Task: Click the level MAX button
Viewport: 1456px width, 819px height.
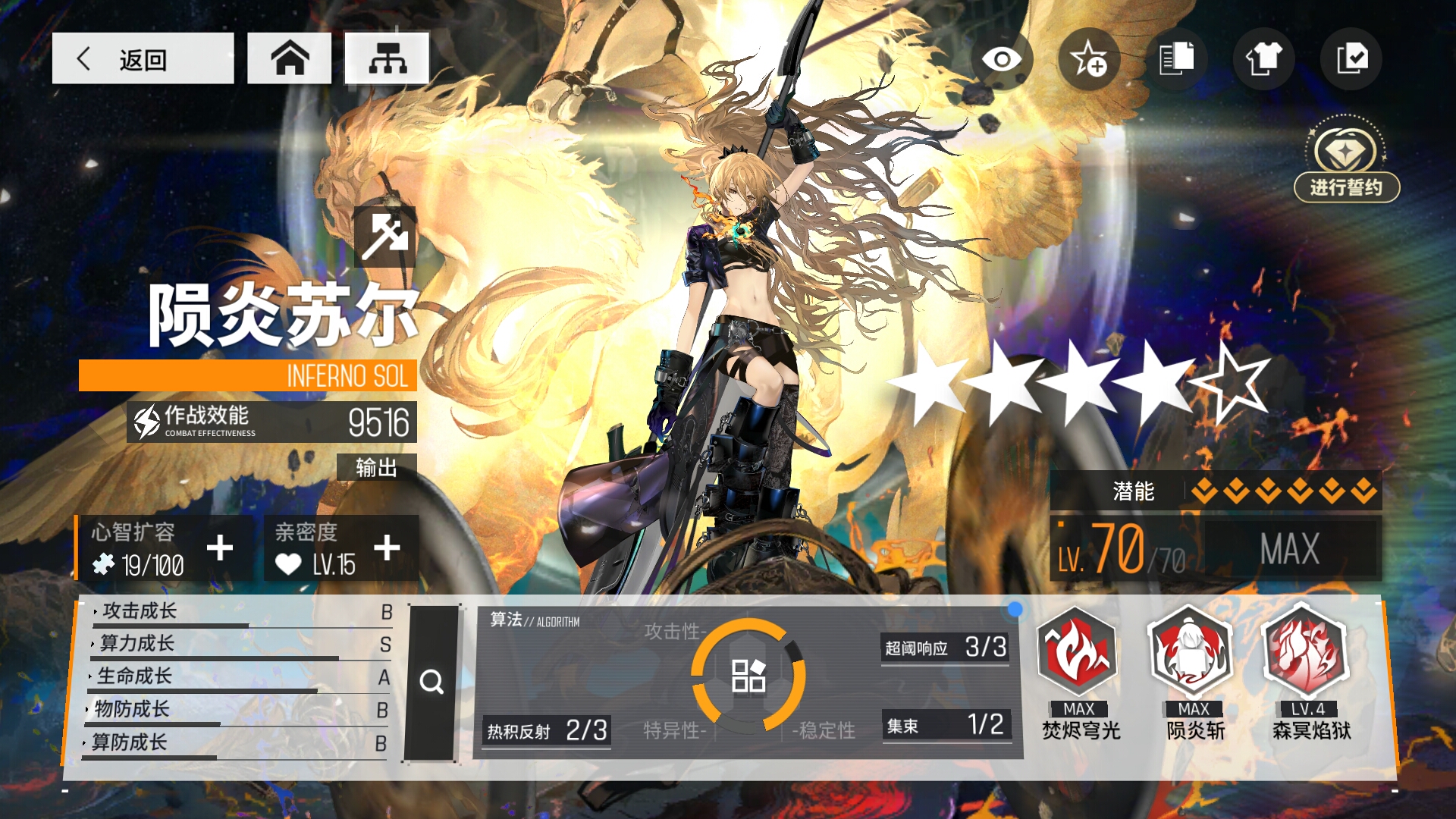Action: [x=1289, y=549]
